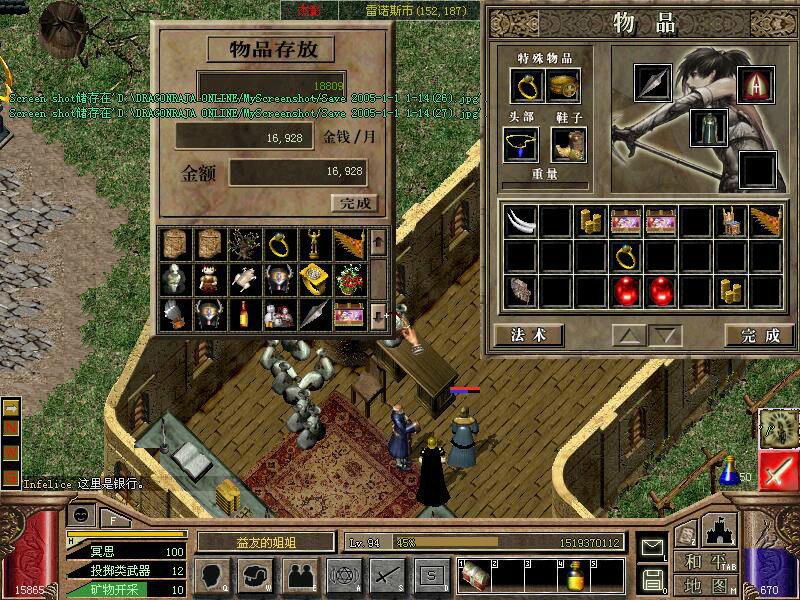Select the equipped spear weapon slot
The width and height of the screenshot is (800, 600).
(x=654, y=83)
